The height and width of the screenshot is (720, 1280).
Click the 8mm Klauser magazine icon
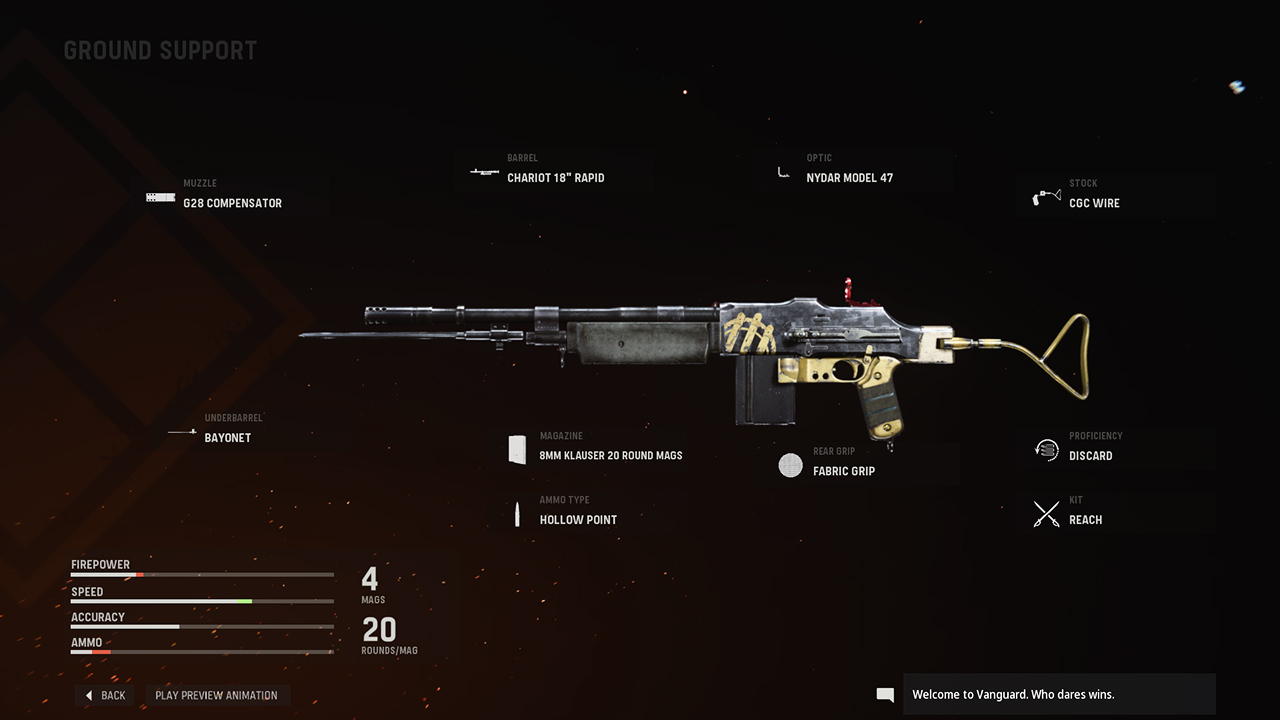tap(518, 448)
